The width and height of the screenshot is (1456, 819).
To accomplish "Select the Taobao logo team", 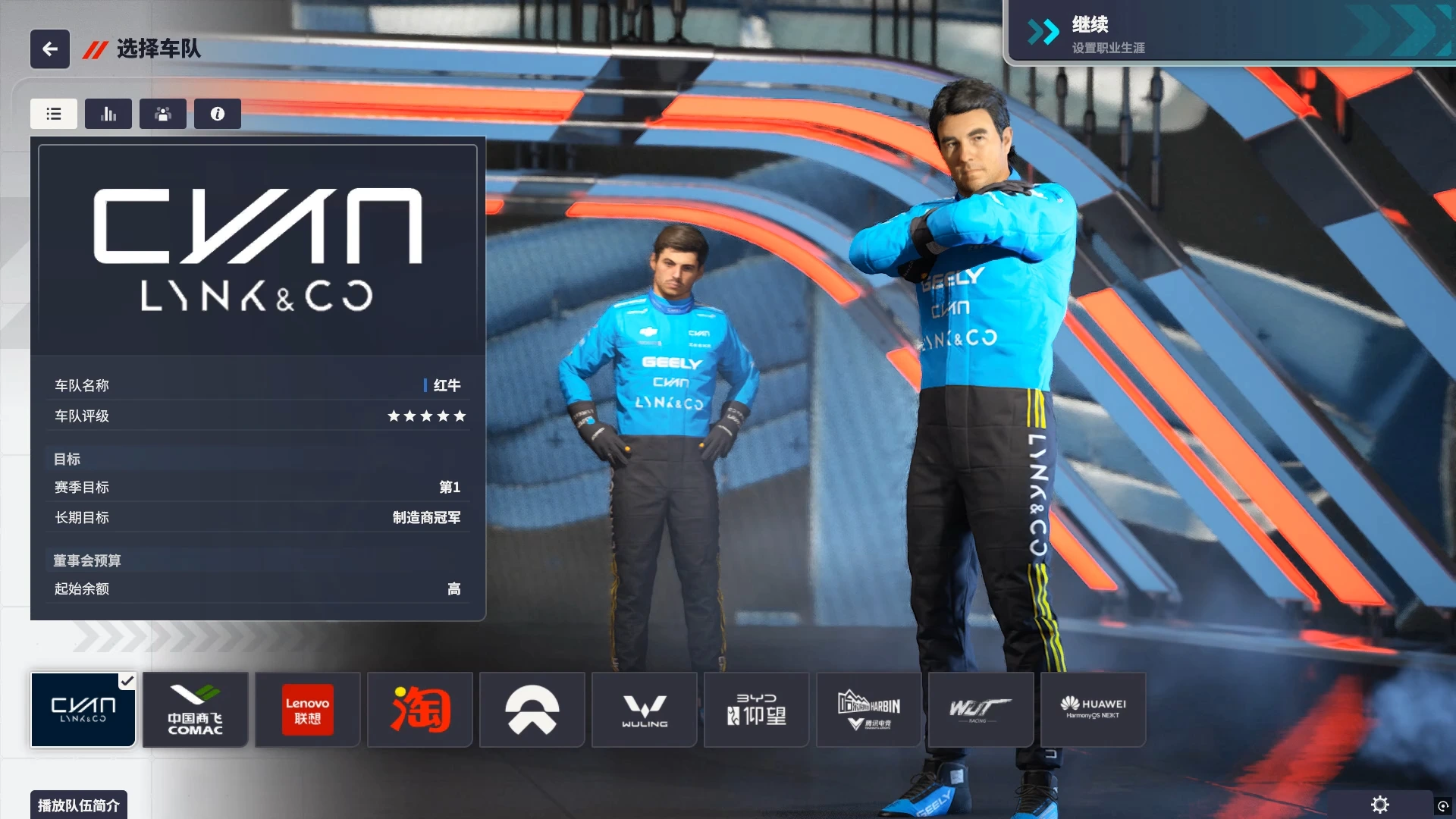I will pyautogui.click(x=420, y=710).
